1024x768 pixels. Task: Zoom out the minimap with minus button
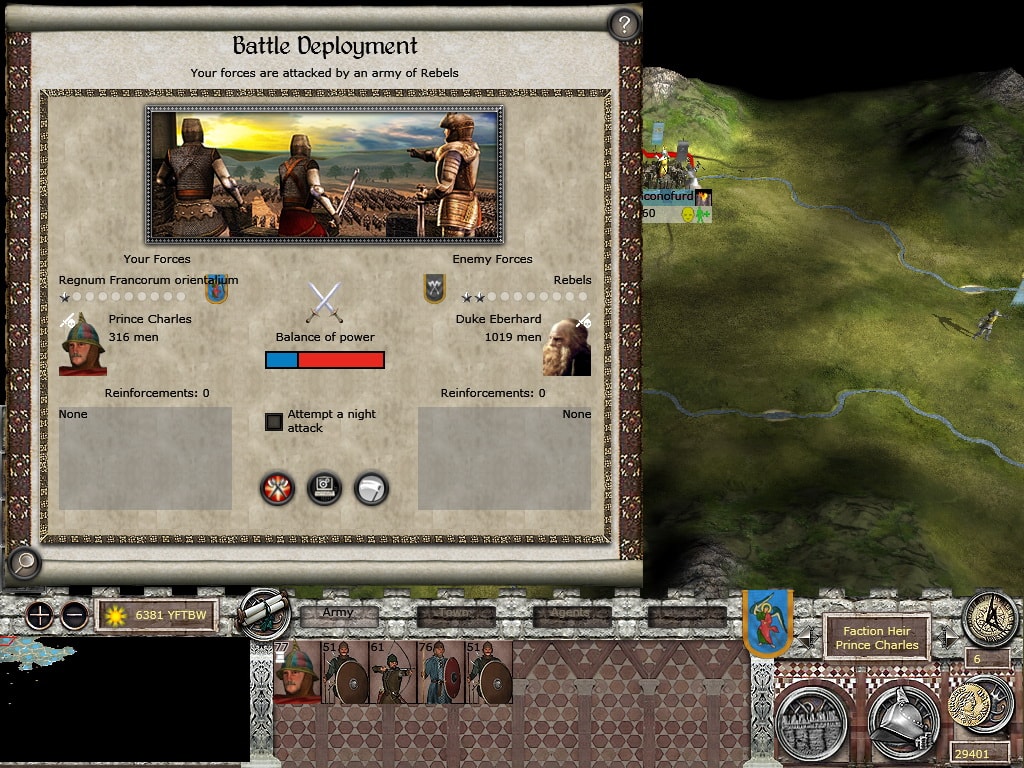point(74,616)
